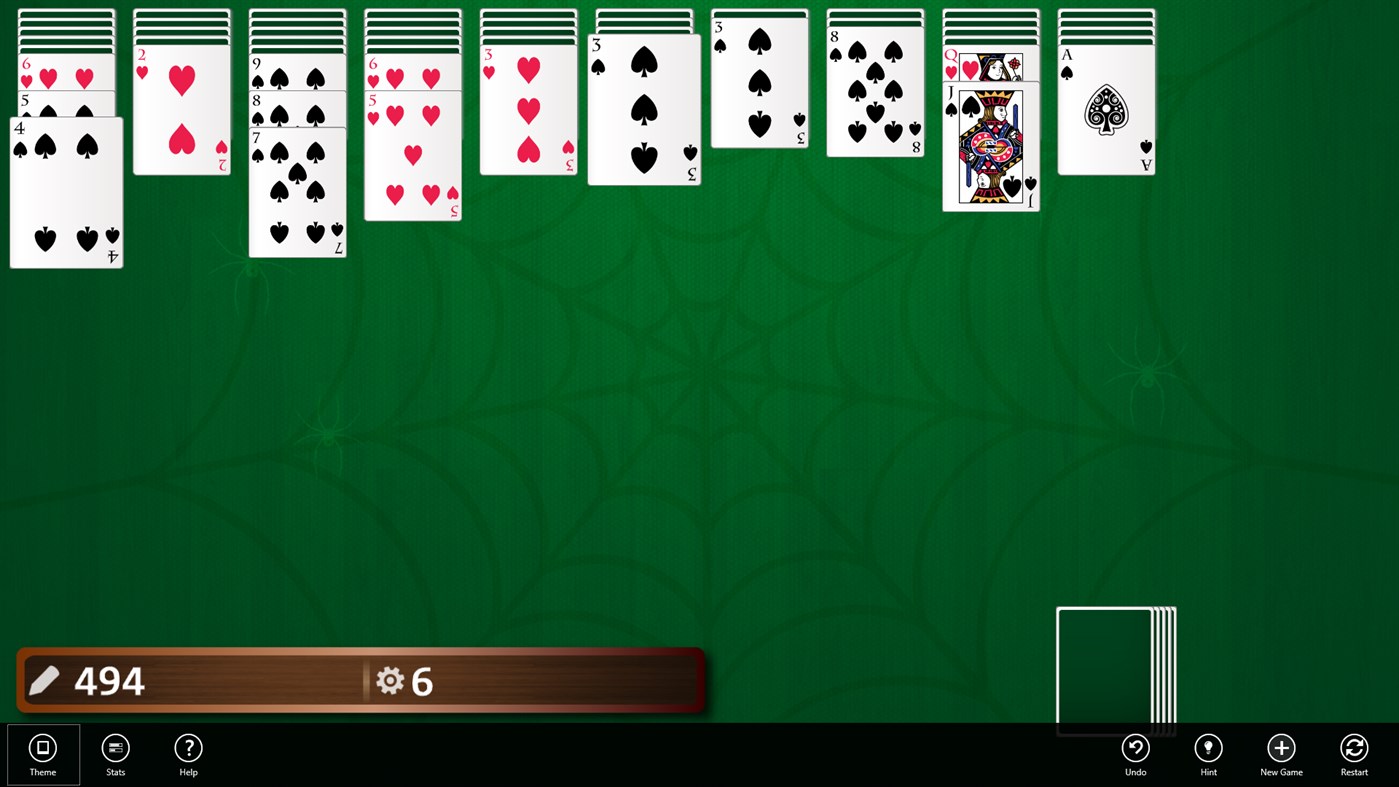Click the 5 of Hearts in column five

point(412,160)
